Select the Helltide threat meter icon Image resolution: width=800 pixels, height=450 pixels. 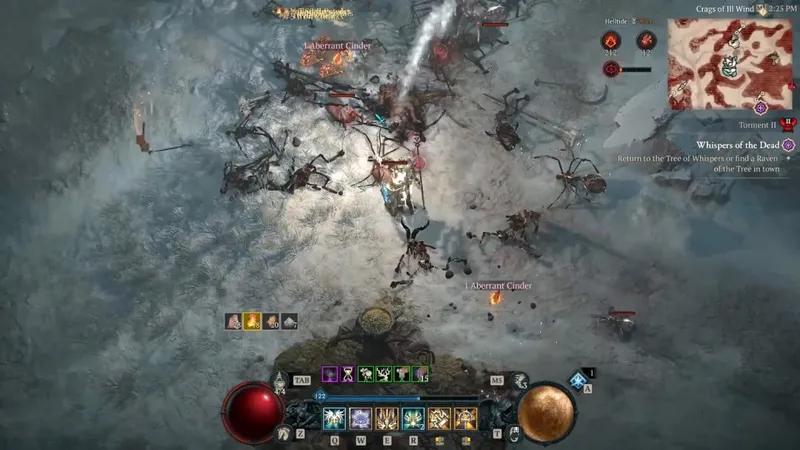611,69
